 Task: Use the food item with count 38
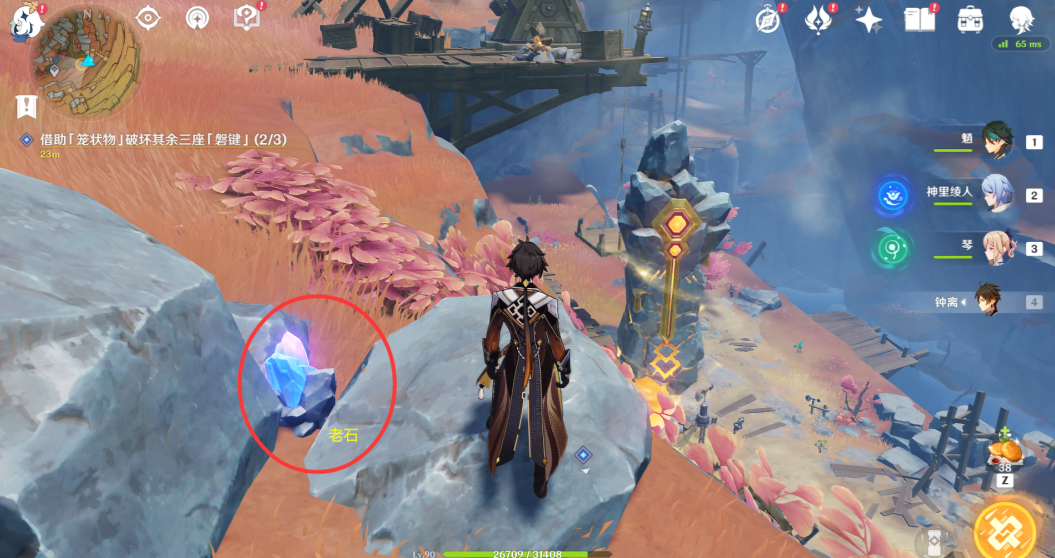1004,453
